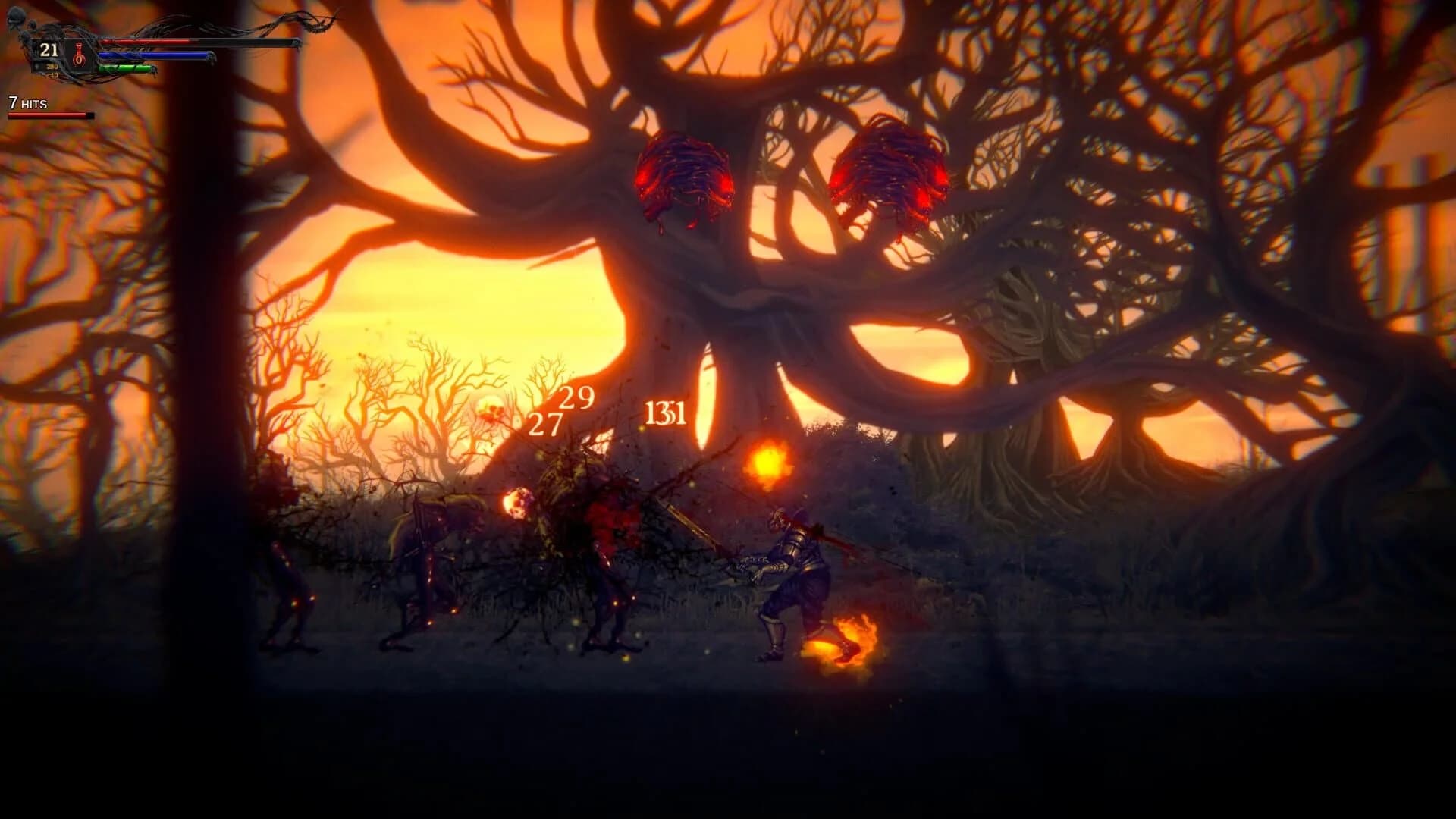This screenshot has height=819, width=1456.
Task: Click the blue mana bar
Action: (x=152, y=55)
